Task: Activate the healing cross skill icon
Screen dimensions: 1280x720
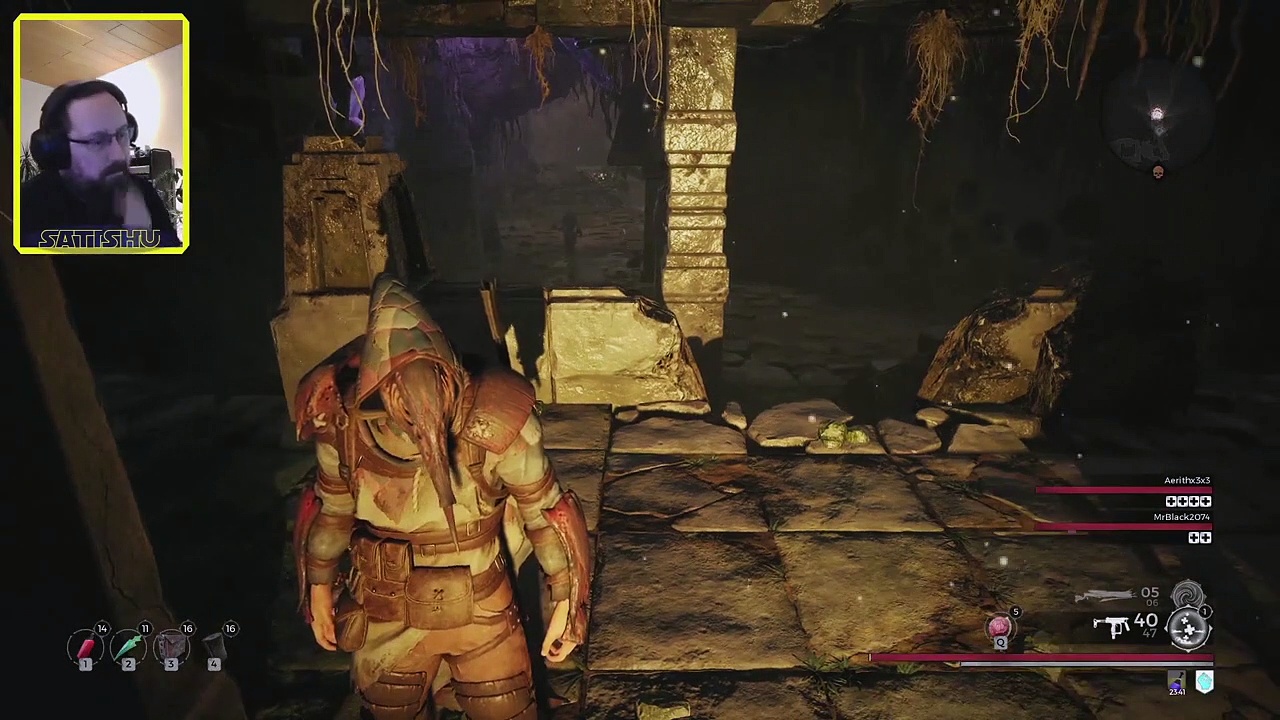Action: click(1189, 628)
